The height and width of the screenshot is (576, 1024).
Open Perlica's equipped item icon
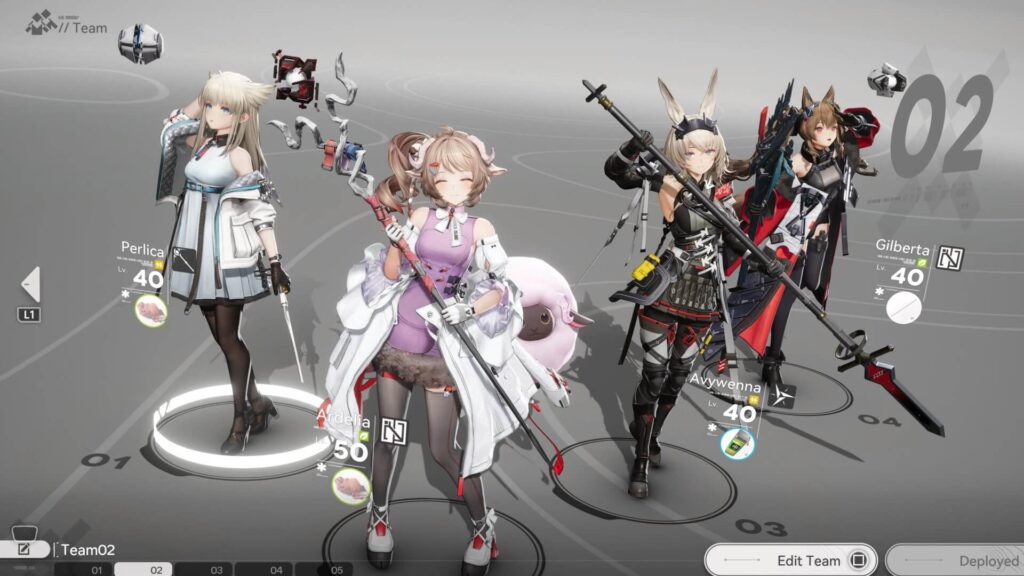click(x=151, y=310)
